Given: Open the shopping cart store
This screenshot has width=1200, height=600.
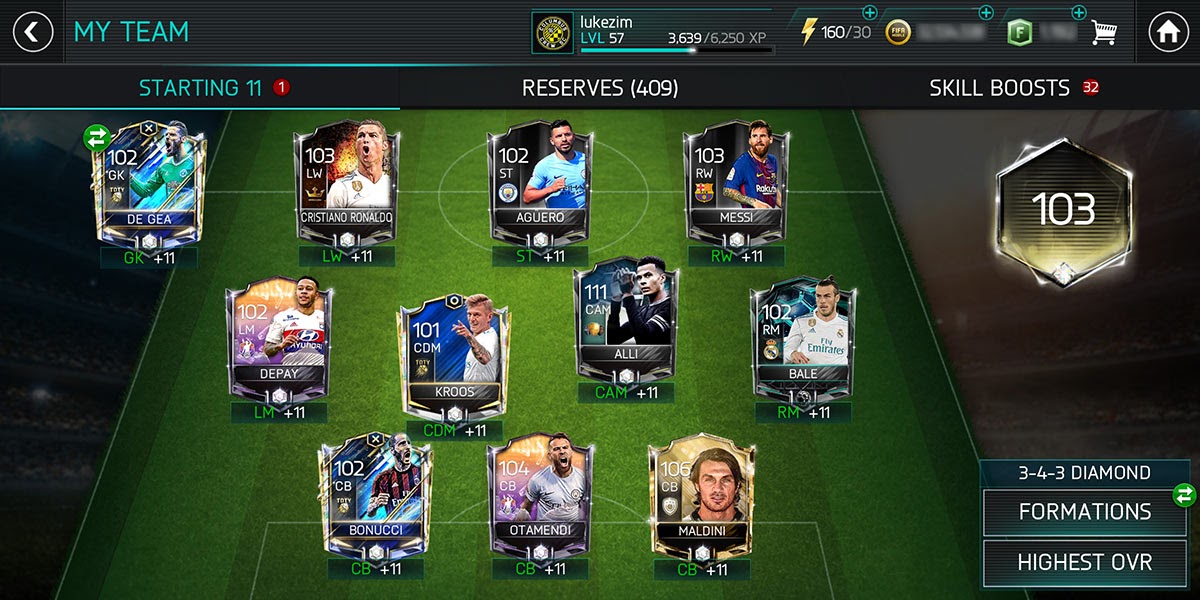Looking at the screenshot, I should coord(1104,33).
